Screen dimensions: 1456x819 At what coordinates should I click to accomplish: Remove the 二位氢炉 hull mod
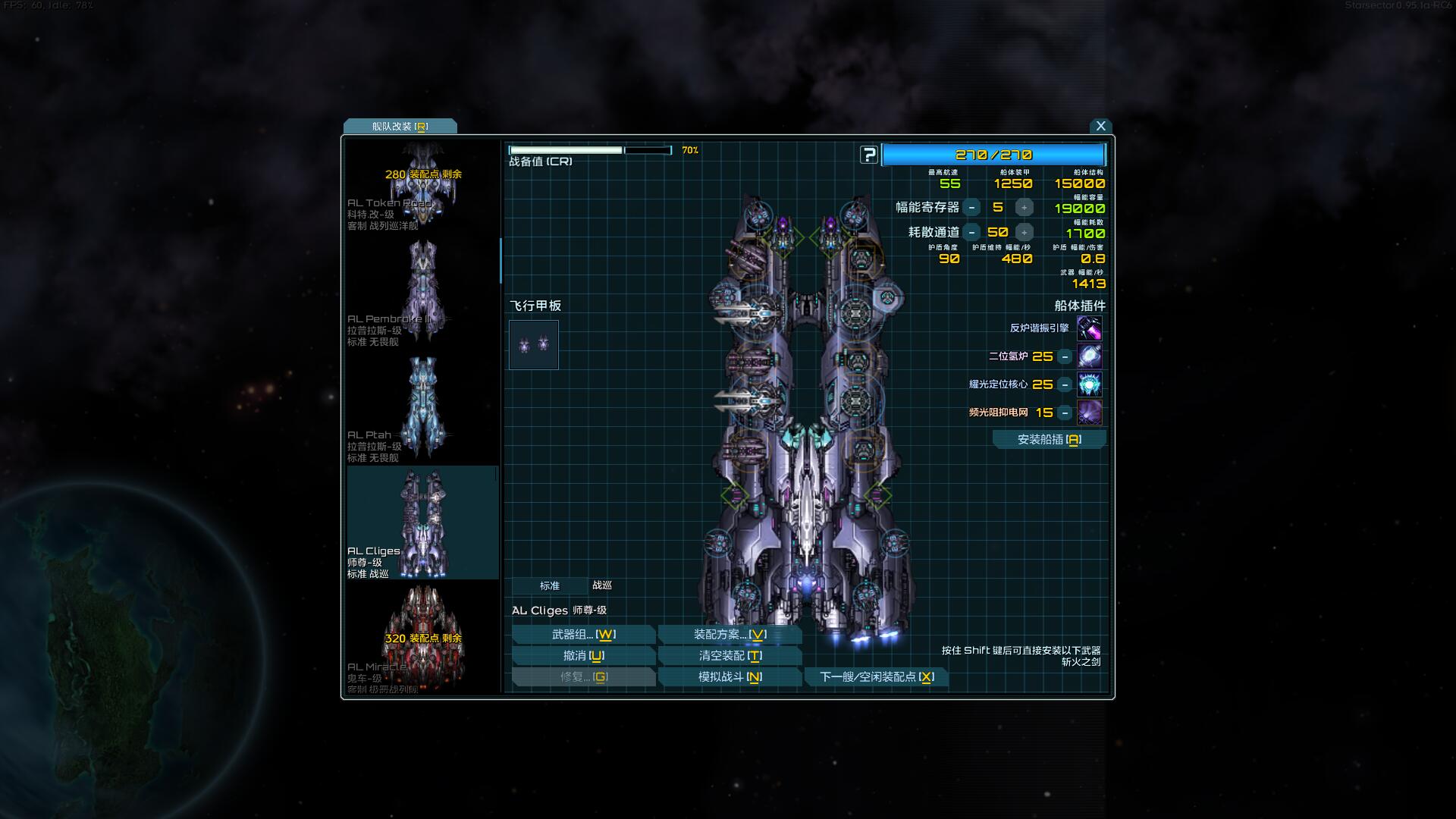point(1065,356)
